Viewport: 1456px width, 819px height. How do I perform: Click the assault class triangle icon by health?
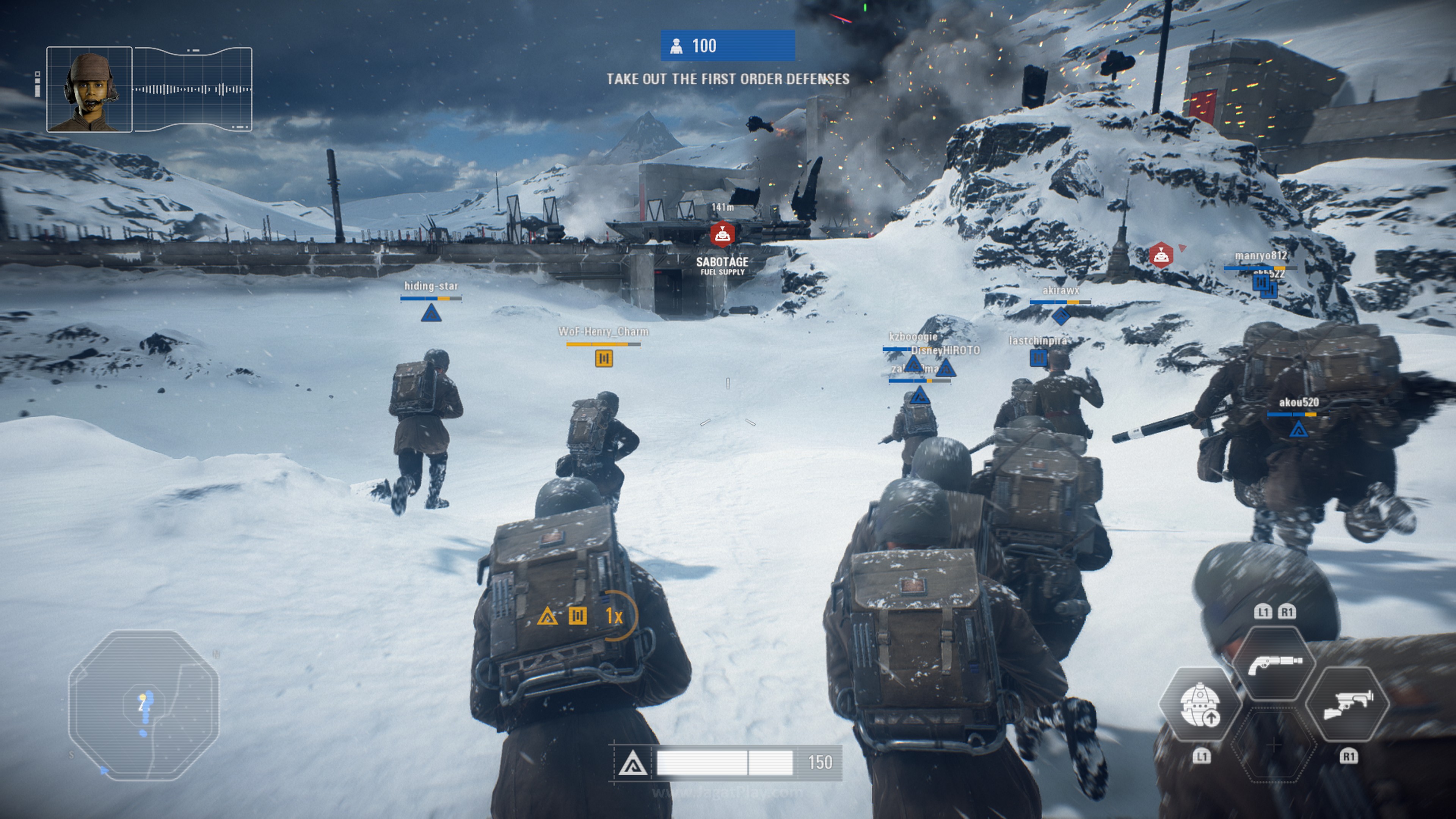point(632,764)
